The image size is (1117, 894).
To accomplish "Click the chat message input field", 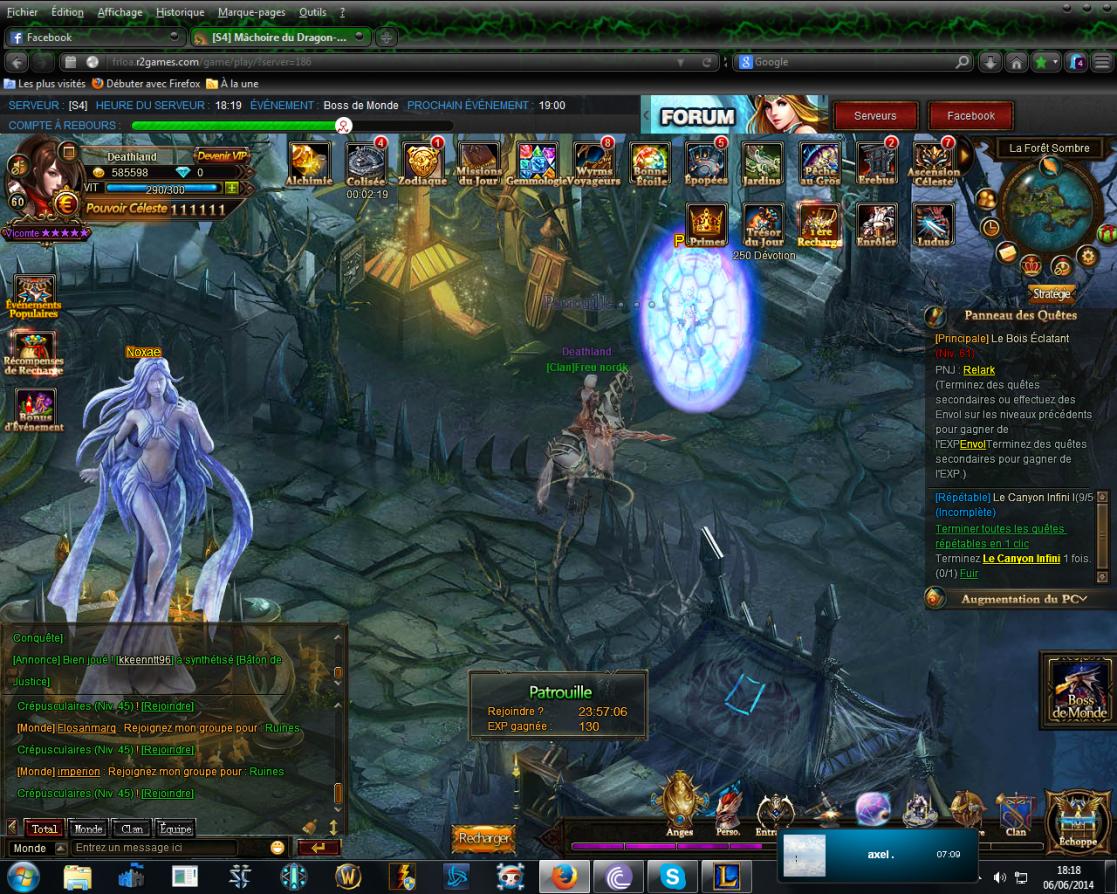I will [165, 848].
